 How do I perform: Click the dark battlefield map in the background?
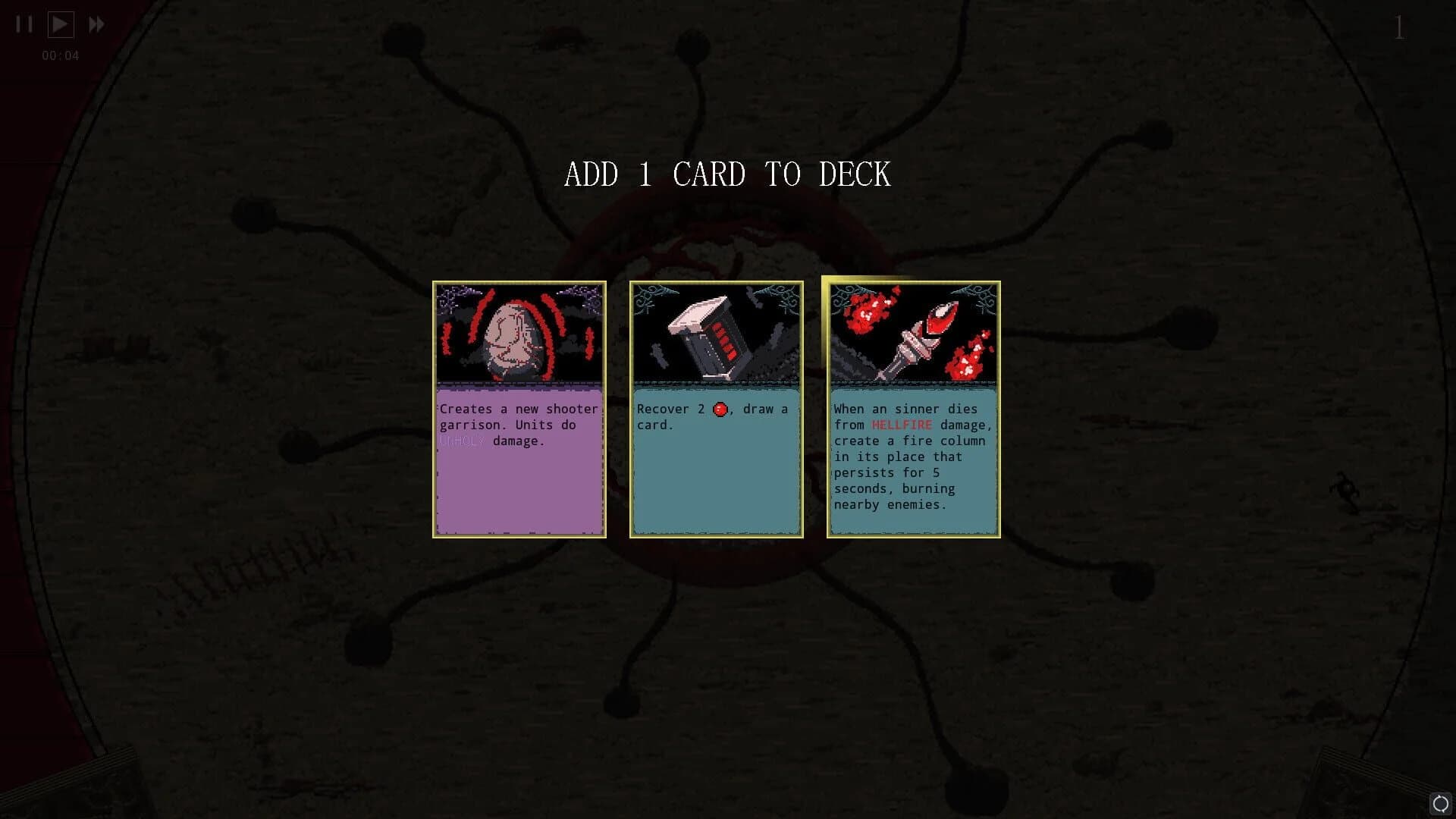coord(303,645)
